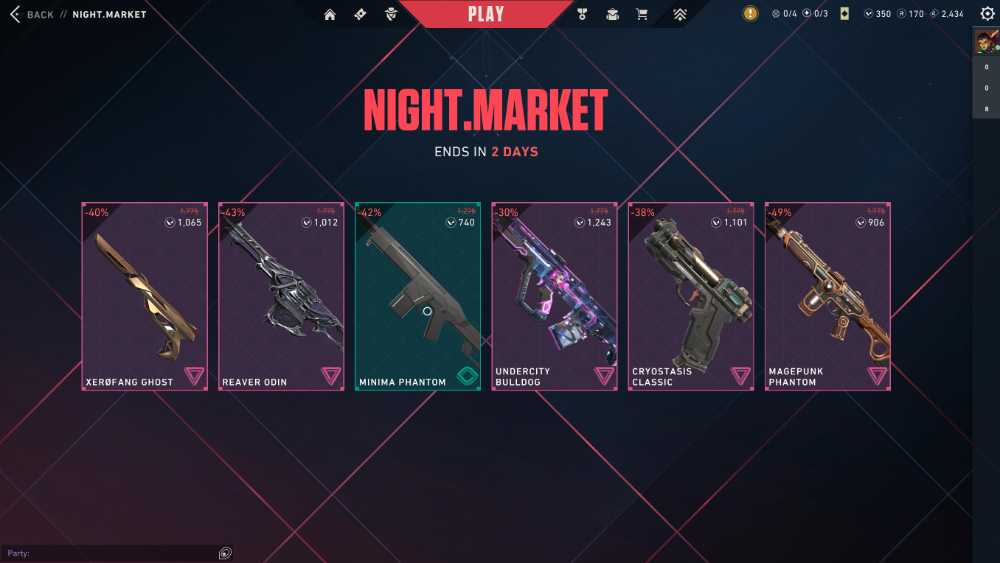Select the Cryostasis Classic offer card

pyautogui.click(x=691, y=296)
